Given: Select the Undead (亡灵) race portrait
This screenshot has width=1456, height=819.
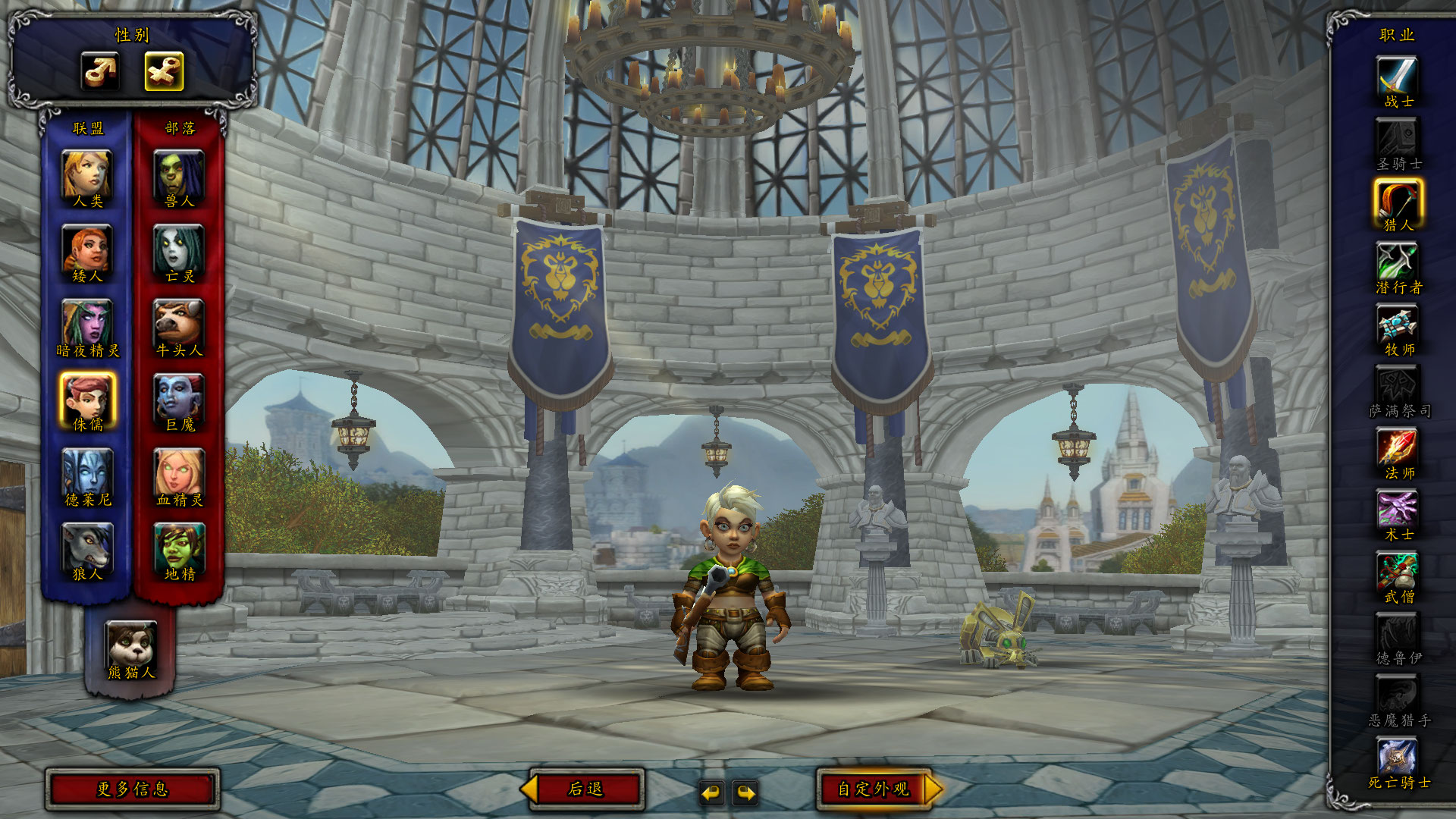Looking at the screenshot, I should 179,251.
